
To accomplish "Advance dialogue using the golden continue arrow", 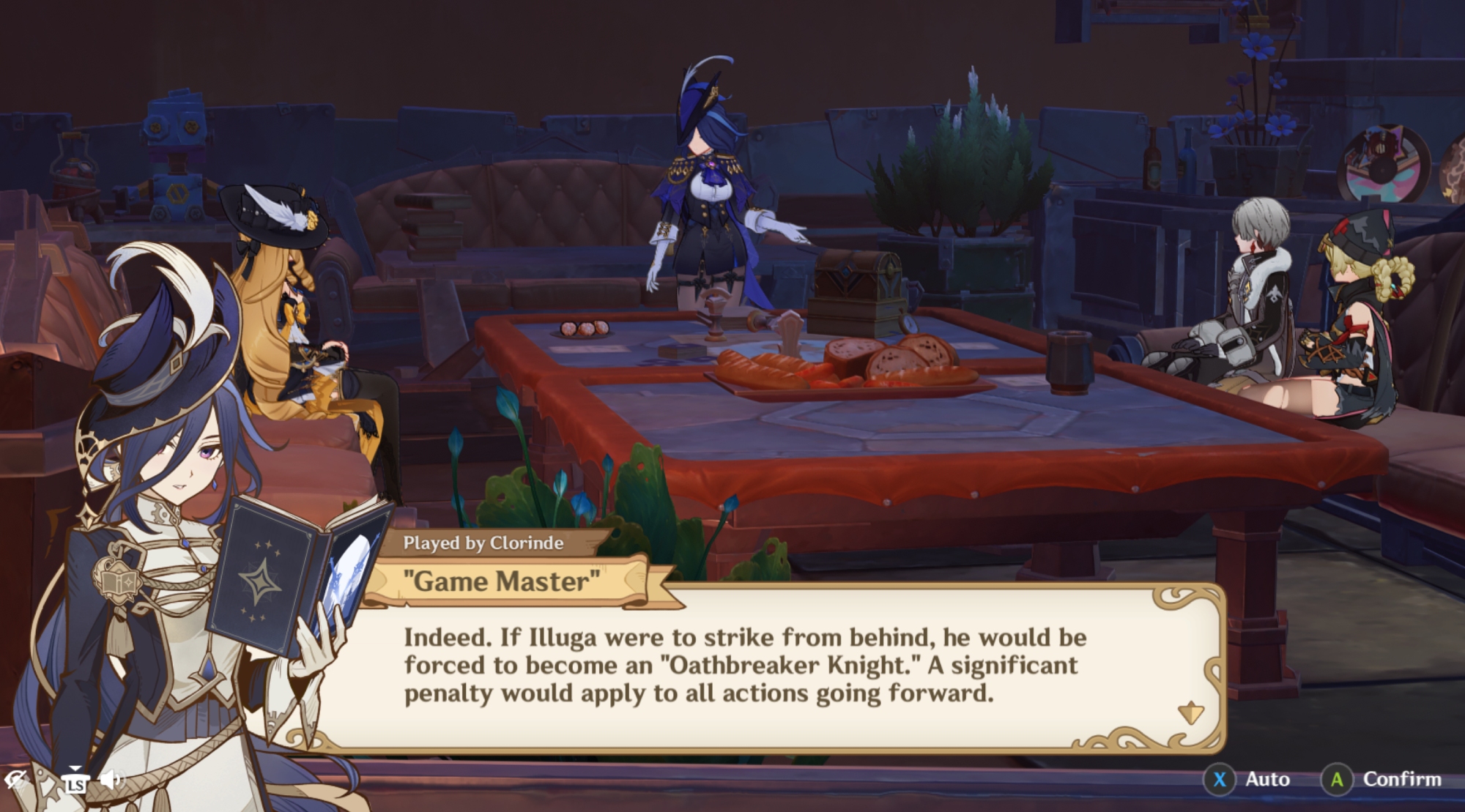I will [x=1190, y=712].
